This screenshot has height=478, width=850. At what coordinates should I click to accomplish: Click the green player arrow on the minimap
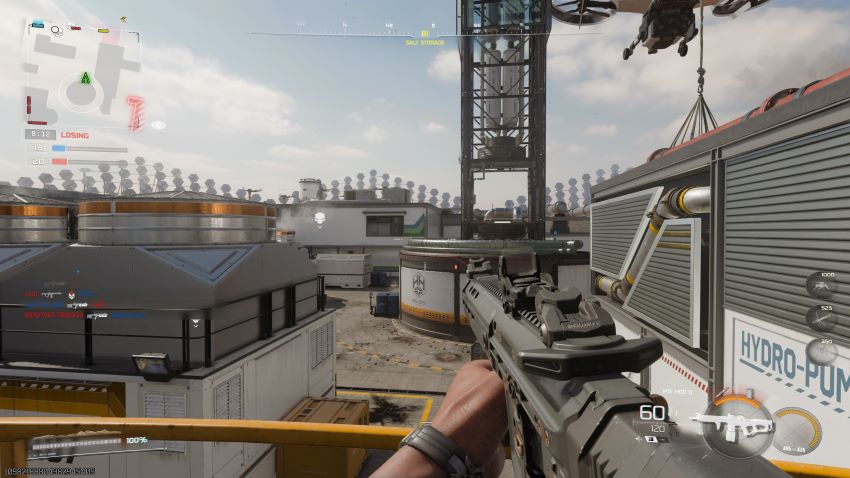(x=86, y=78)
